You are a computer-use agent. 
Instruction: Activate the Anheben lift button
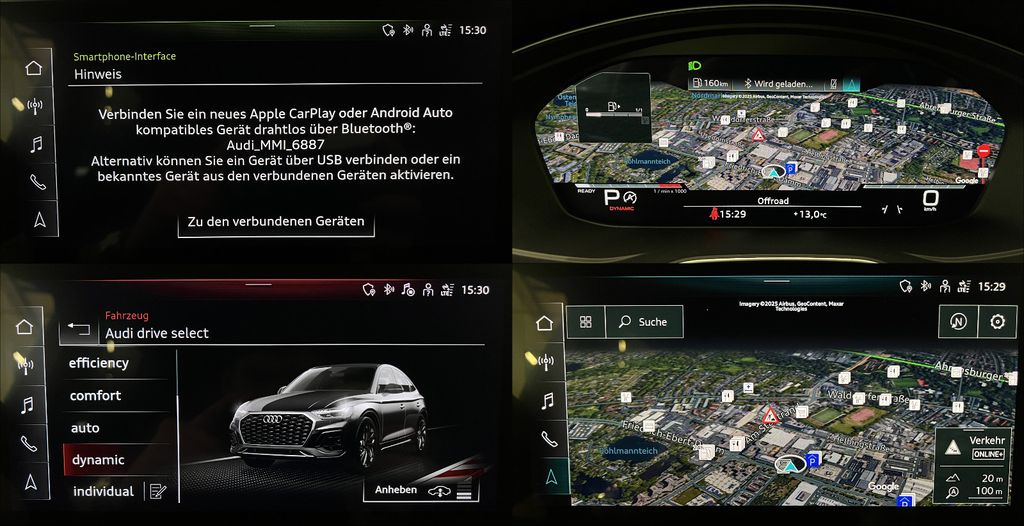tap(421, 490)
